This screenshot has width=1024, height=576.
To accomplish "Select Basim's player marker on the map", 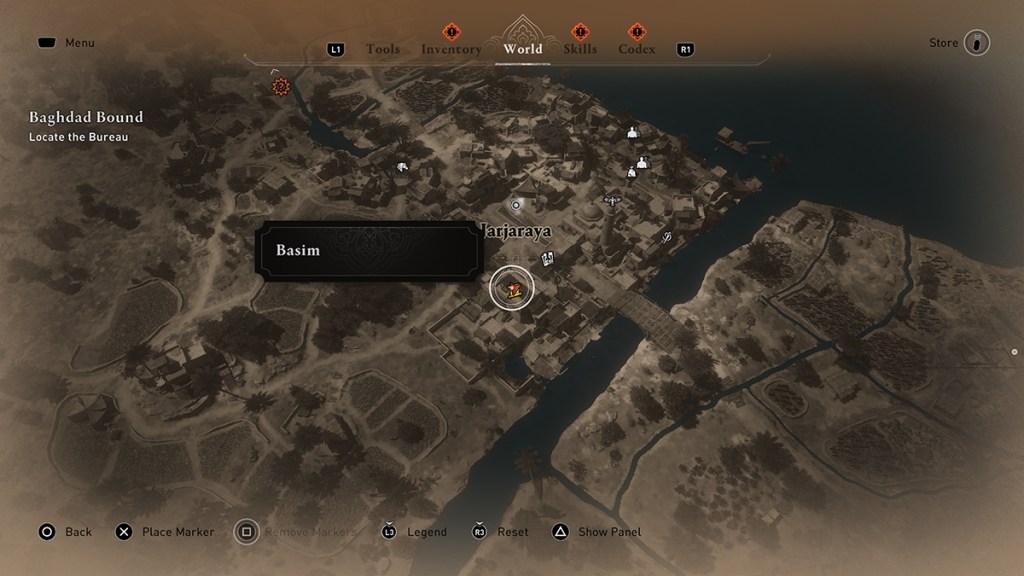I will [512, 289].
